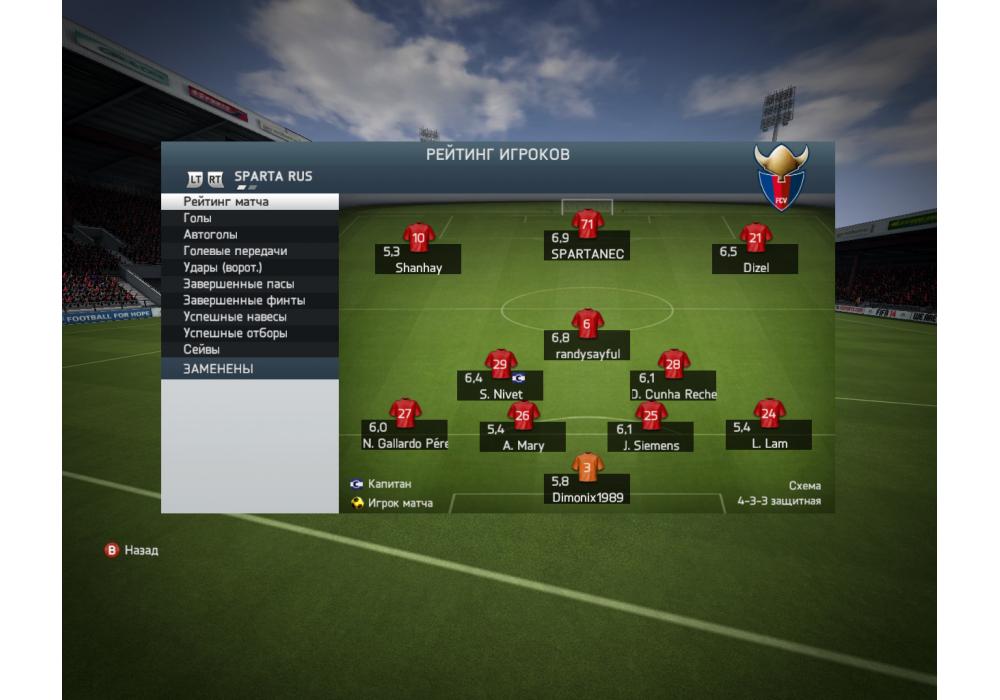The width and height of the screenshot is (1000, 700).
Task: Choose the Завершенные финты entry
Action: (249, 300)
